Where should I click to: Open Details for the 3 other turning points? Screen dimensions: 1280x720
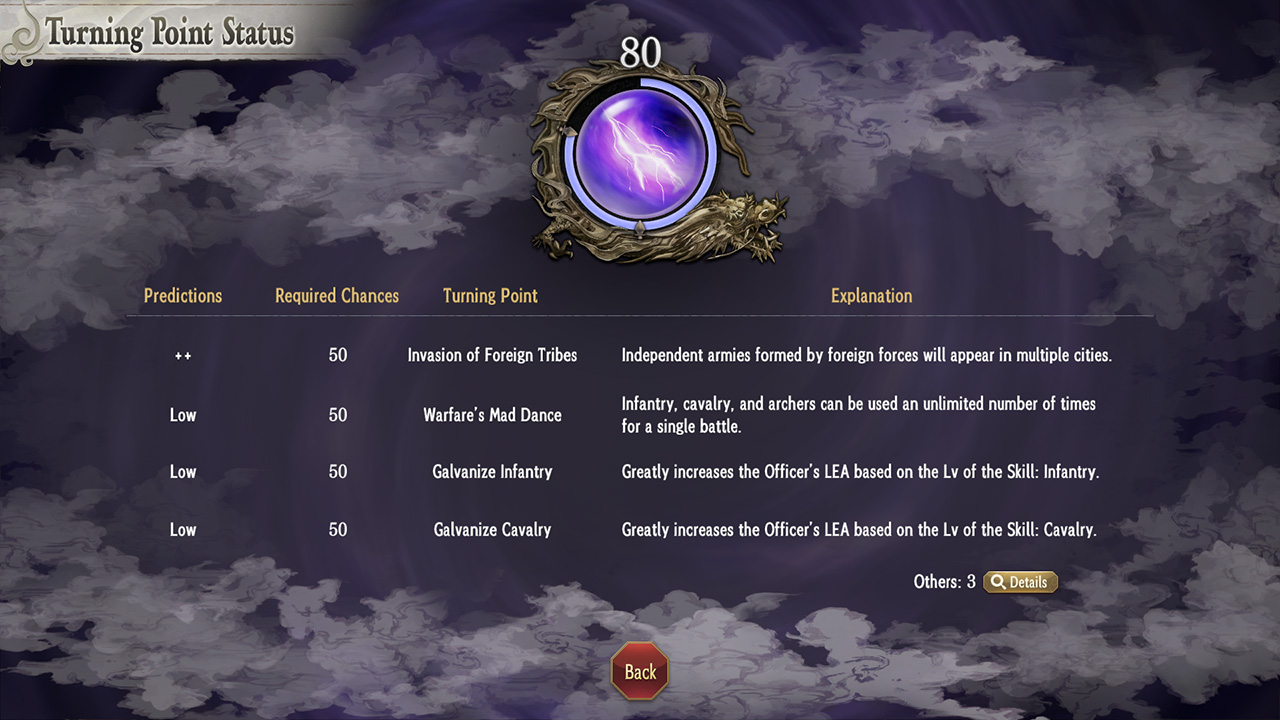click(x=1020, y=582)
